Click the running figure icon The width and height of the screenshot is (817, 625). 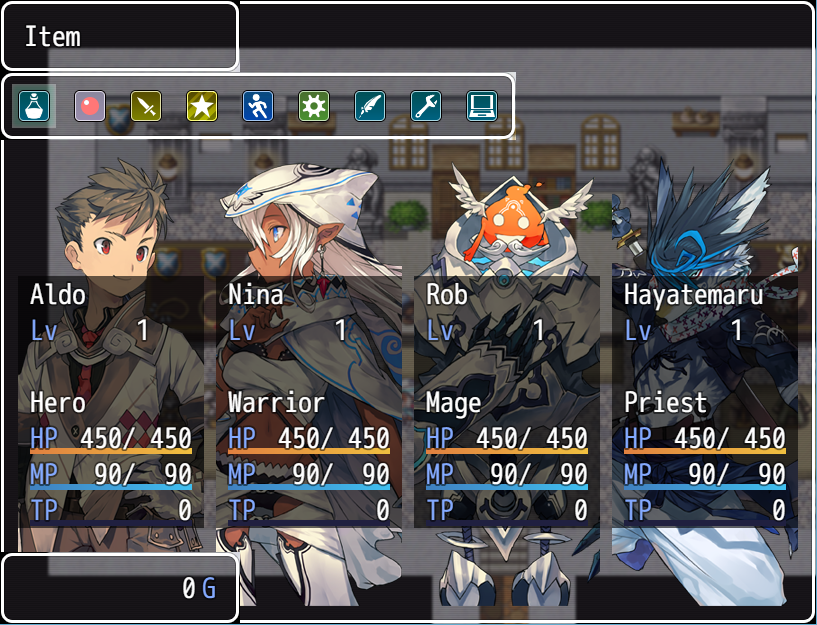pos(258,106)
